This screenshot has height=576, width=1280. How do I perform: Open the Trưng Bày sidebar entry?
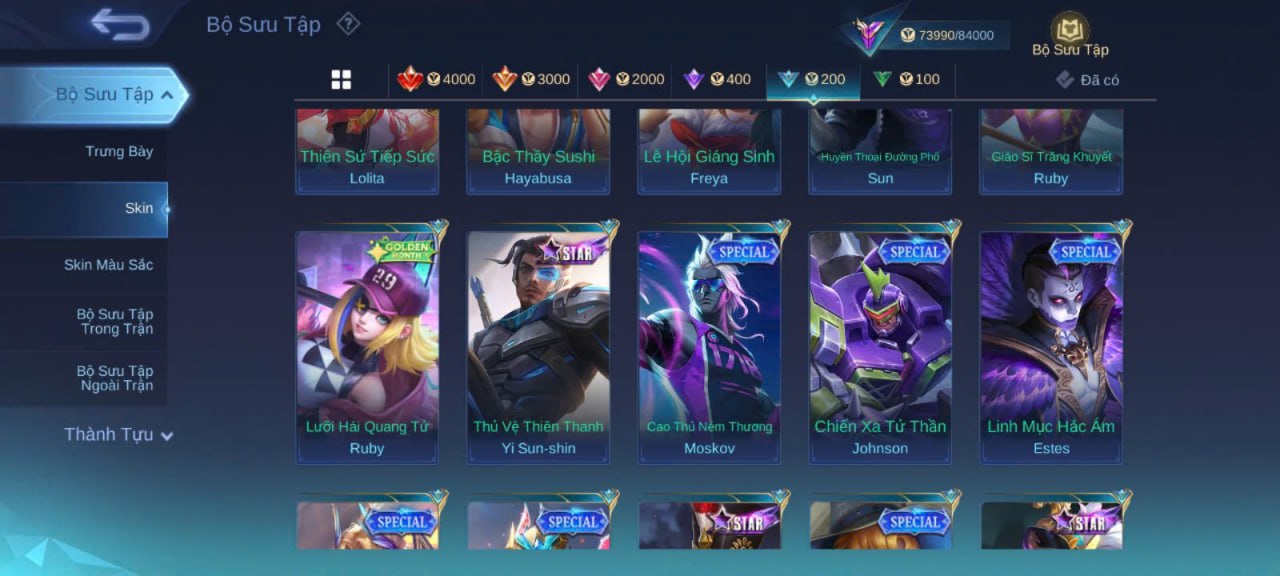pos(118,152)
